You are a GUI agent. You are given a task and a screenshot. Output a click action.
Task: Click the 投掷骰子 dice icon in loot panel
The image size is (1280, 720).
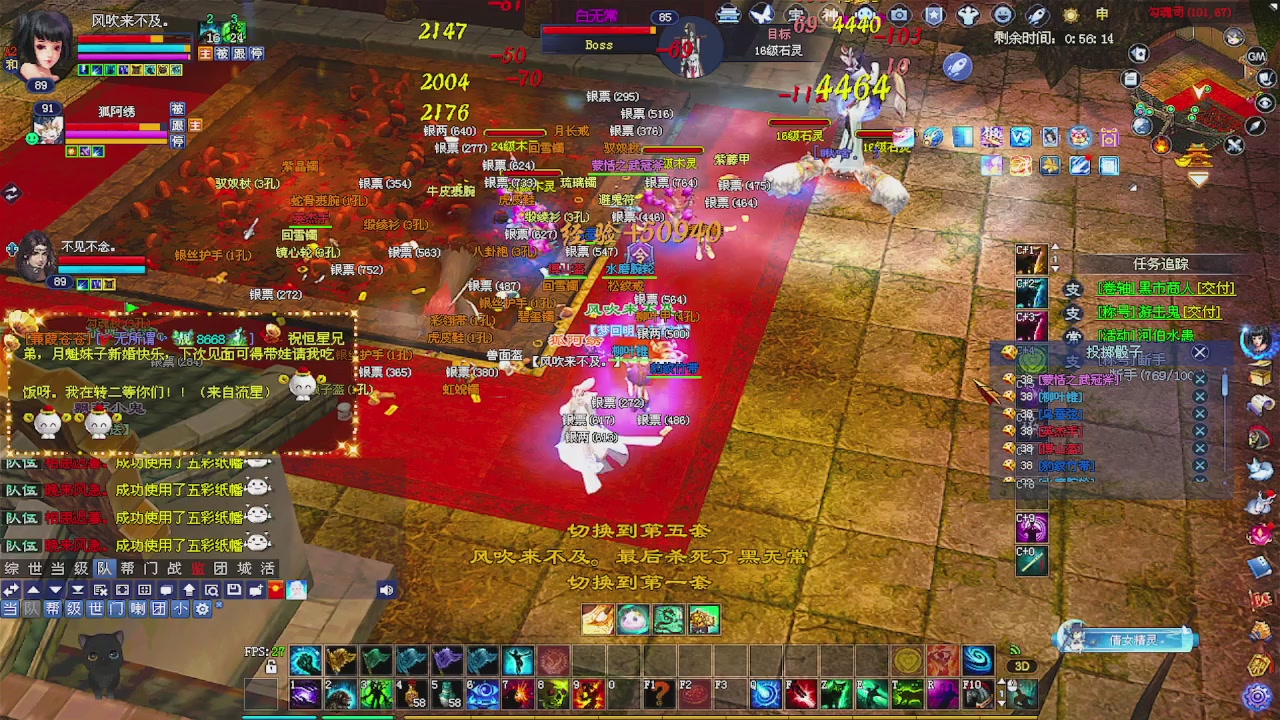(x=1008, y=352)
